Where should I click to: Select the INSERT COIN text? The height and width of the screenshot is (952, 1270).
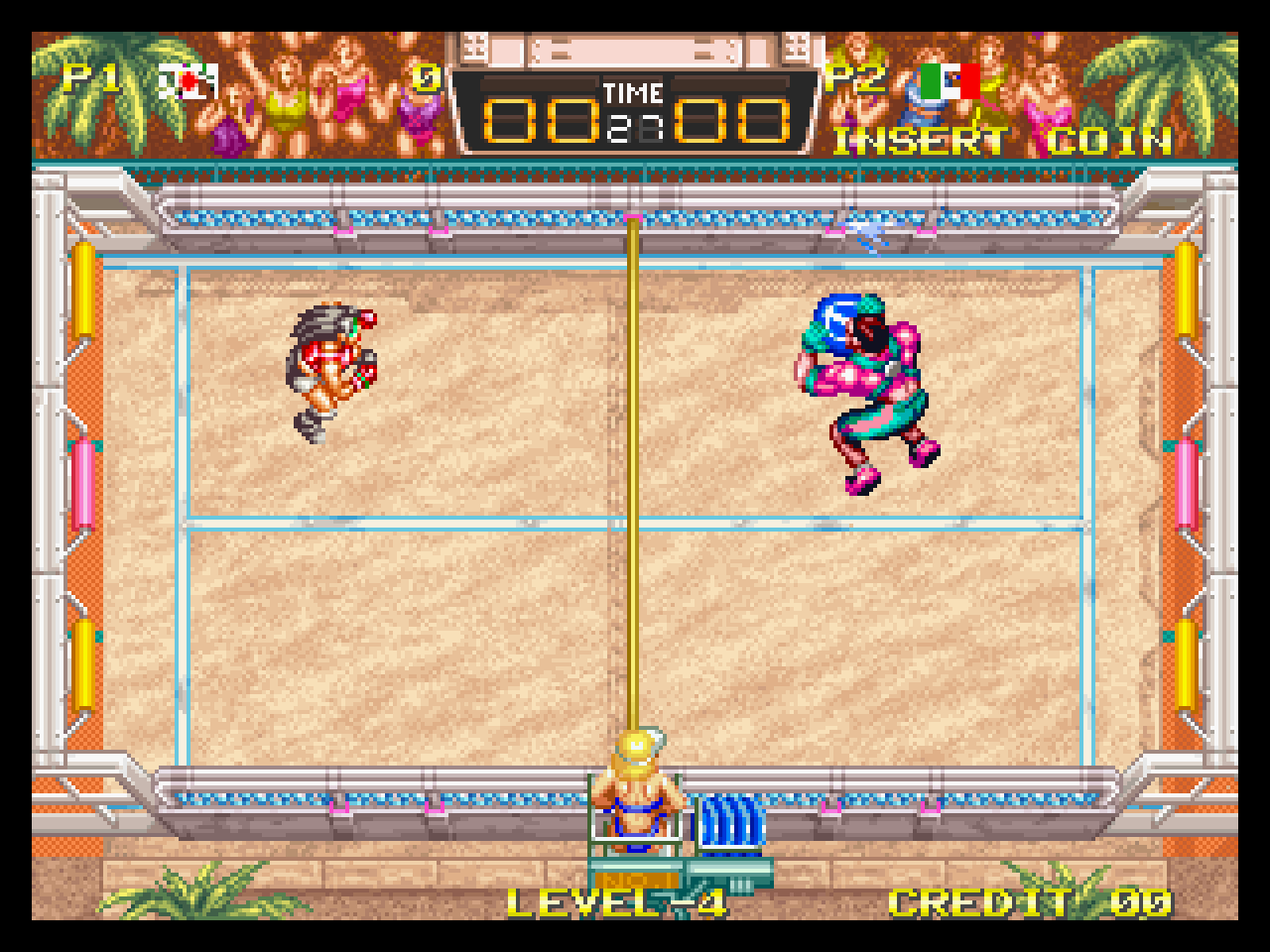(1002, 141)
